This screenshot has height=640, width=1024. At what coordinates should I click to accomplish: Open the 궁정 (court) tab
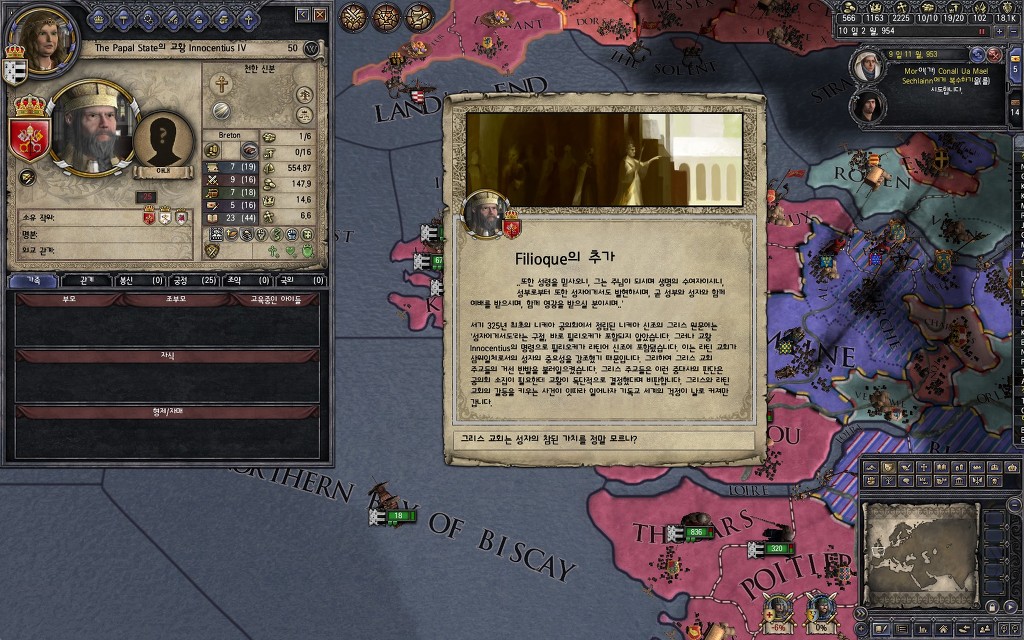(x=194, y=281)
